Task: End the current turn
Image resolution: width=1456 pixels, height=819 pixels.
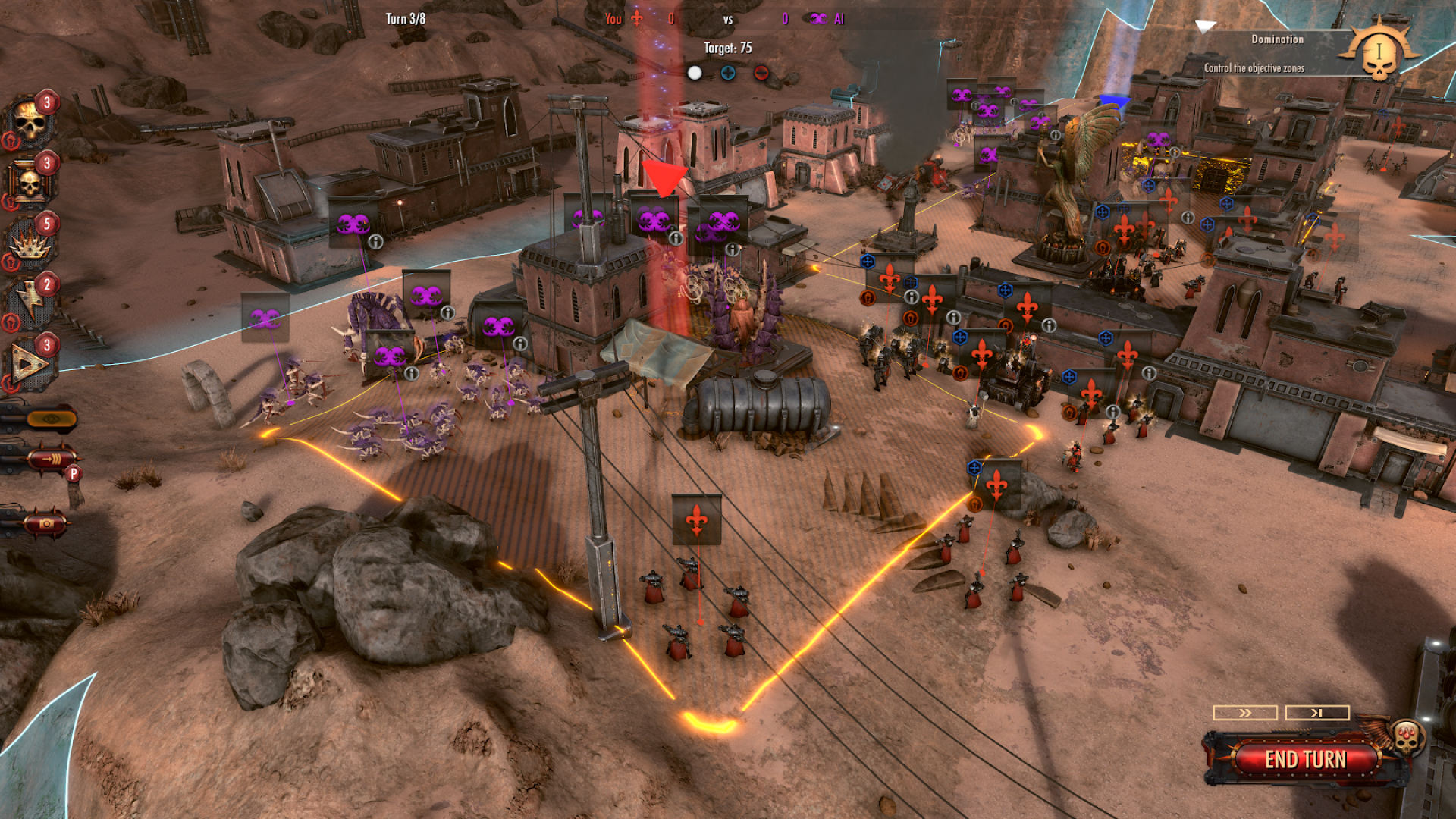Action: 1305,759
